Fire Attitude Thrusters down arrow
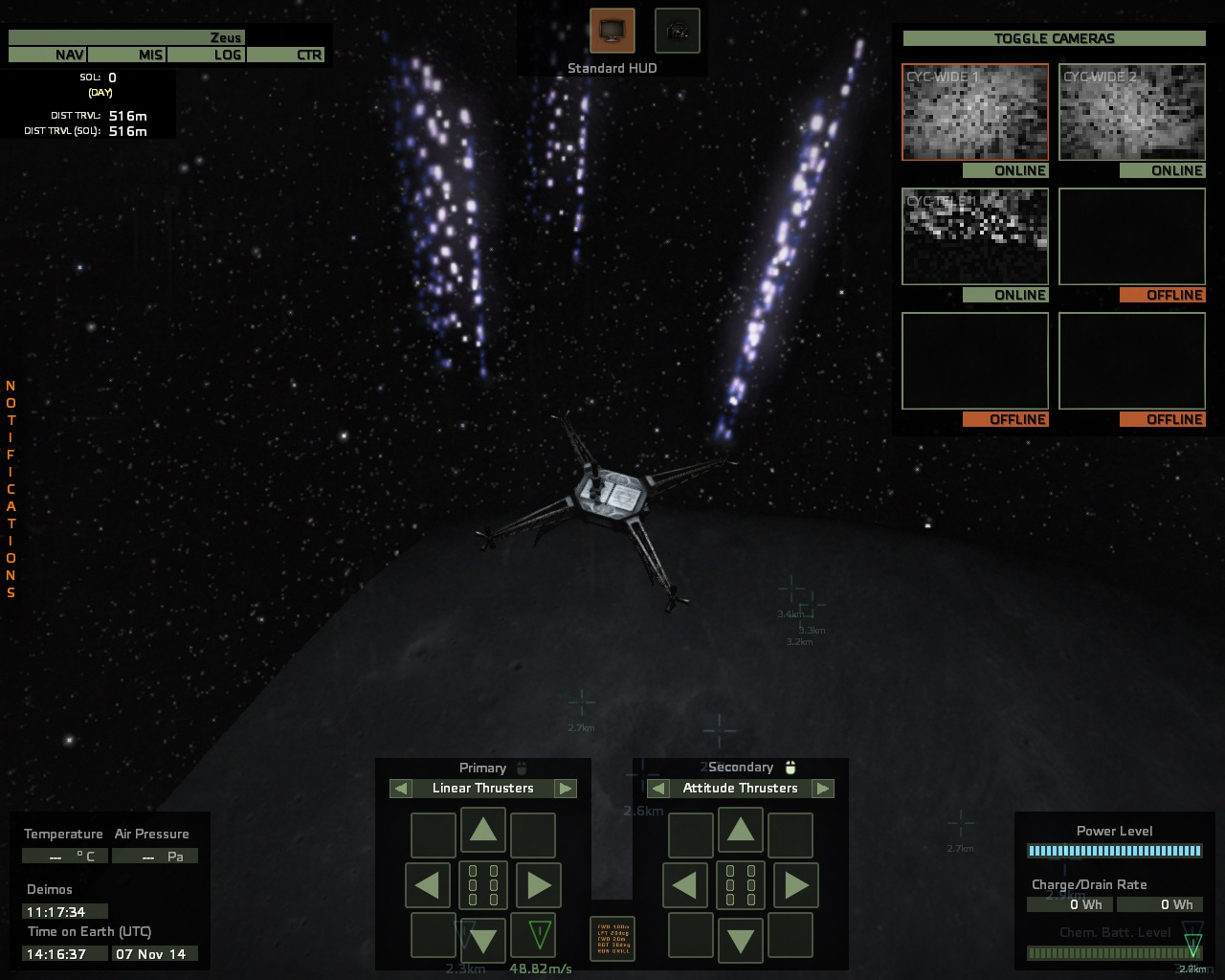 point(741,941)
